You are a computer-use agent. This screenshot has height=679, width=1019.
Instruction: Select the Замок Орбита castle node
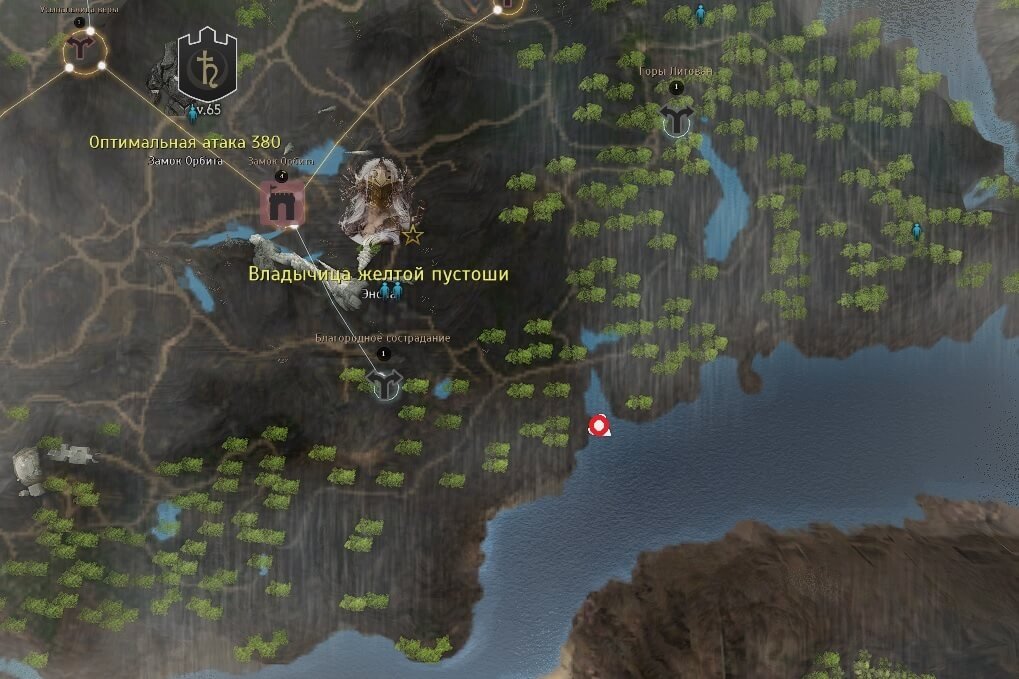click(x=281, y=204)
